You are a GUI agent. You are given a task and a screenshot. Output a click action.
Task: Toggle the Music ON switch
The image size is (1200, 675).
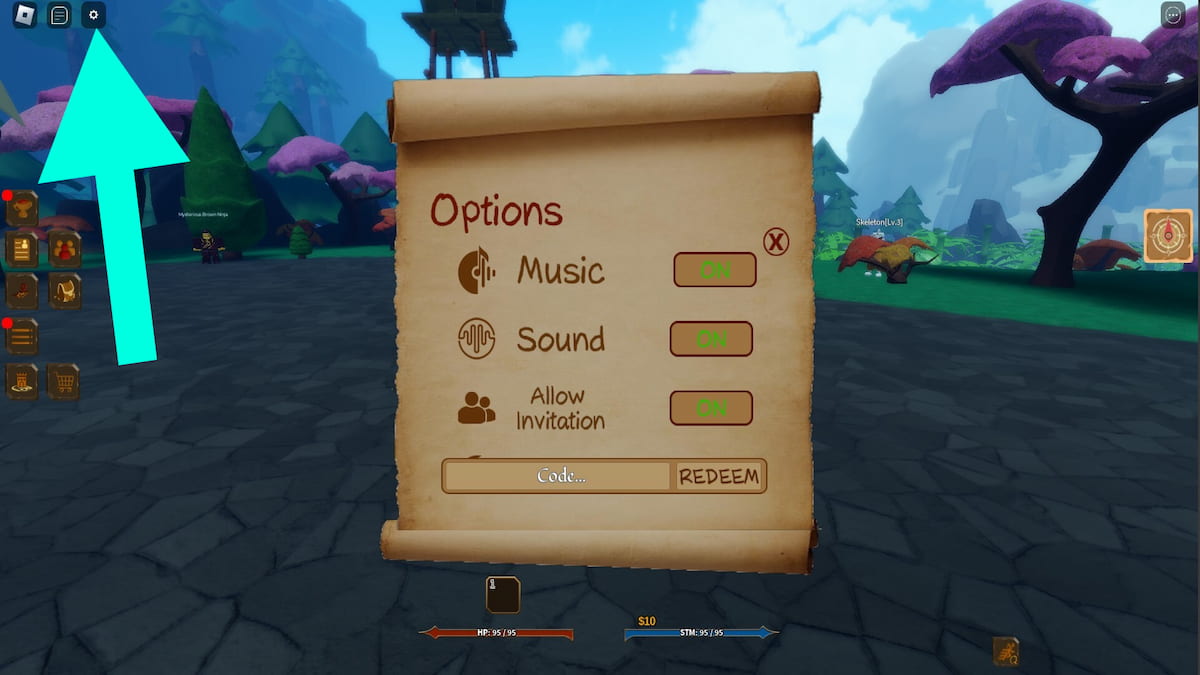714,270
